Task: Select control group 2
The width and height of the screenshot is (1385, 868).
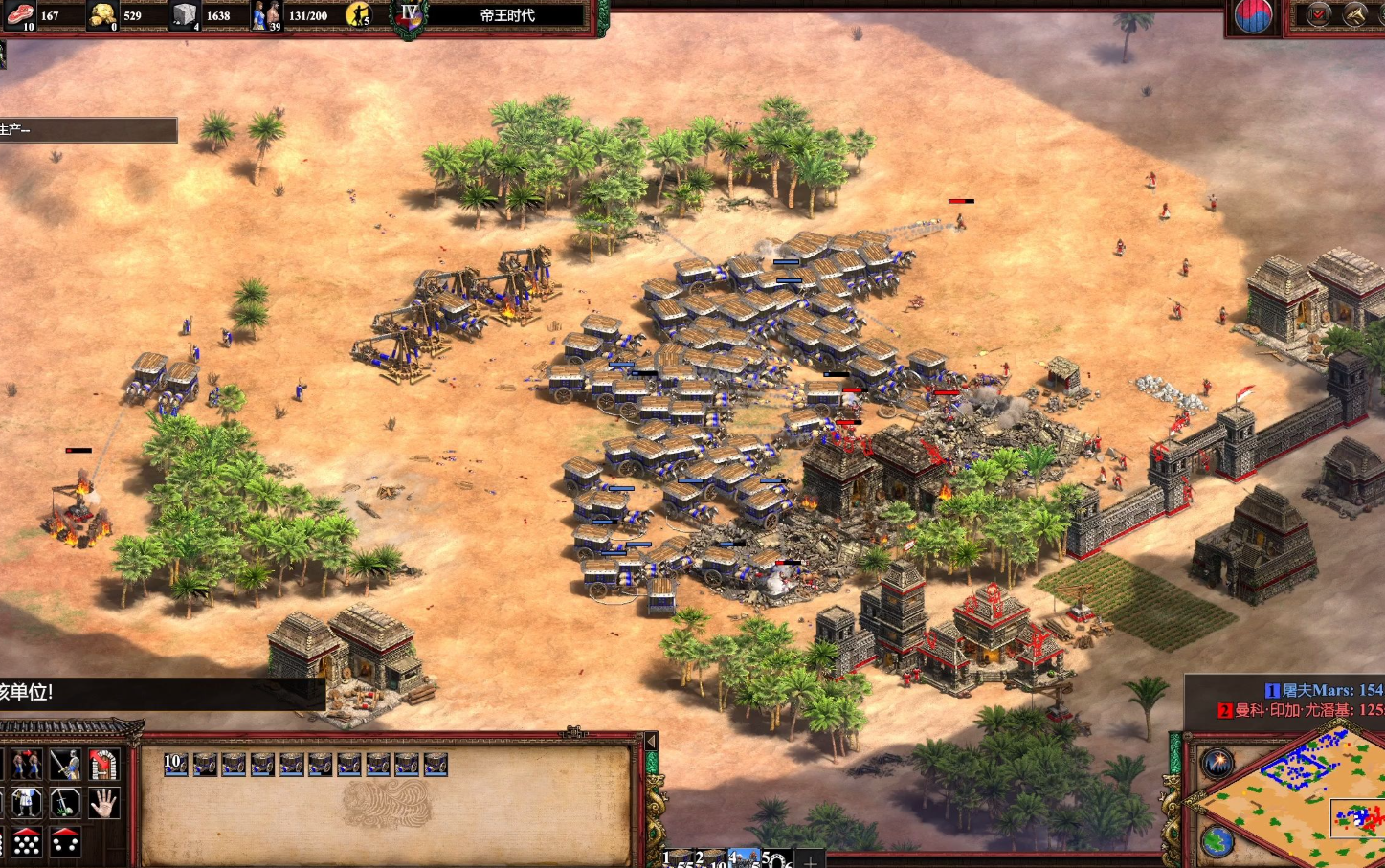Action: [x=709, y=858]
